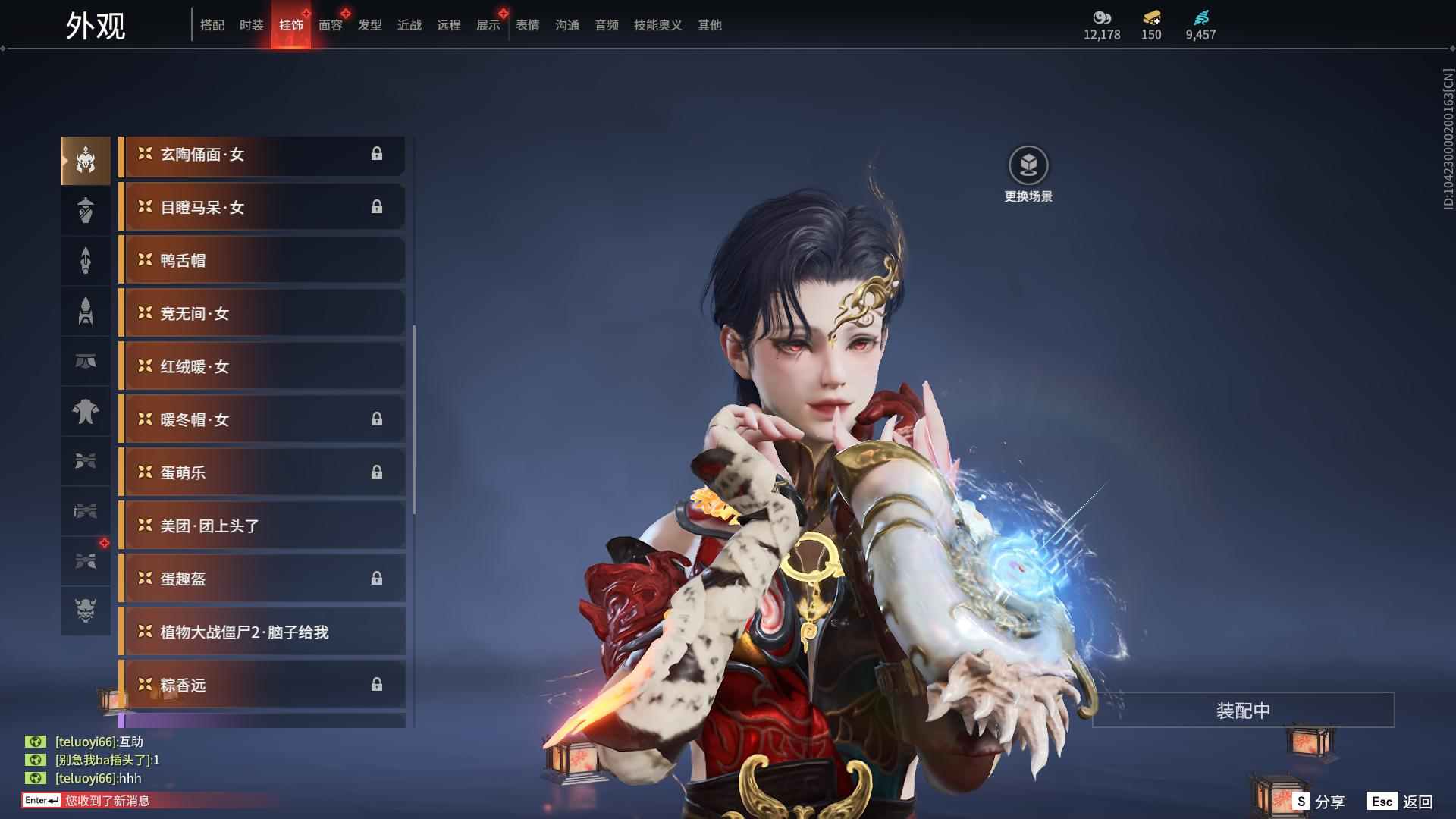Screen dimensions: 1456x819
Task: Go to the 发型 tab
Action: point(370,25)
